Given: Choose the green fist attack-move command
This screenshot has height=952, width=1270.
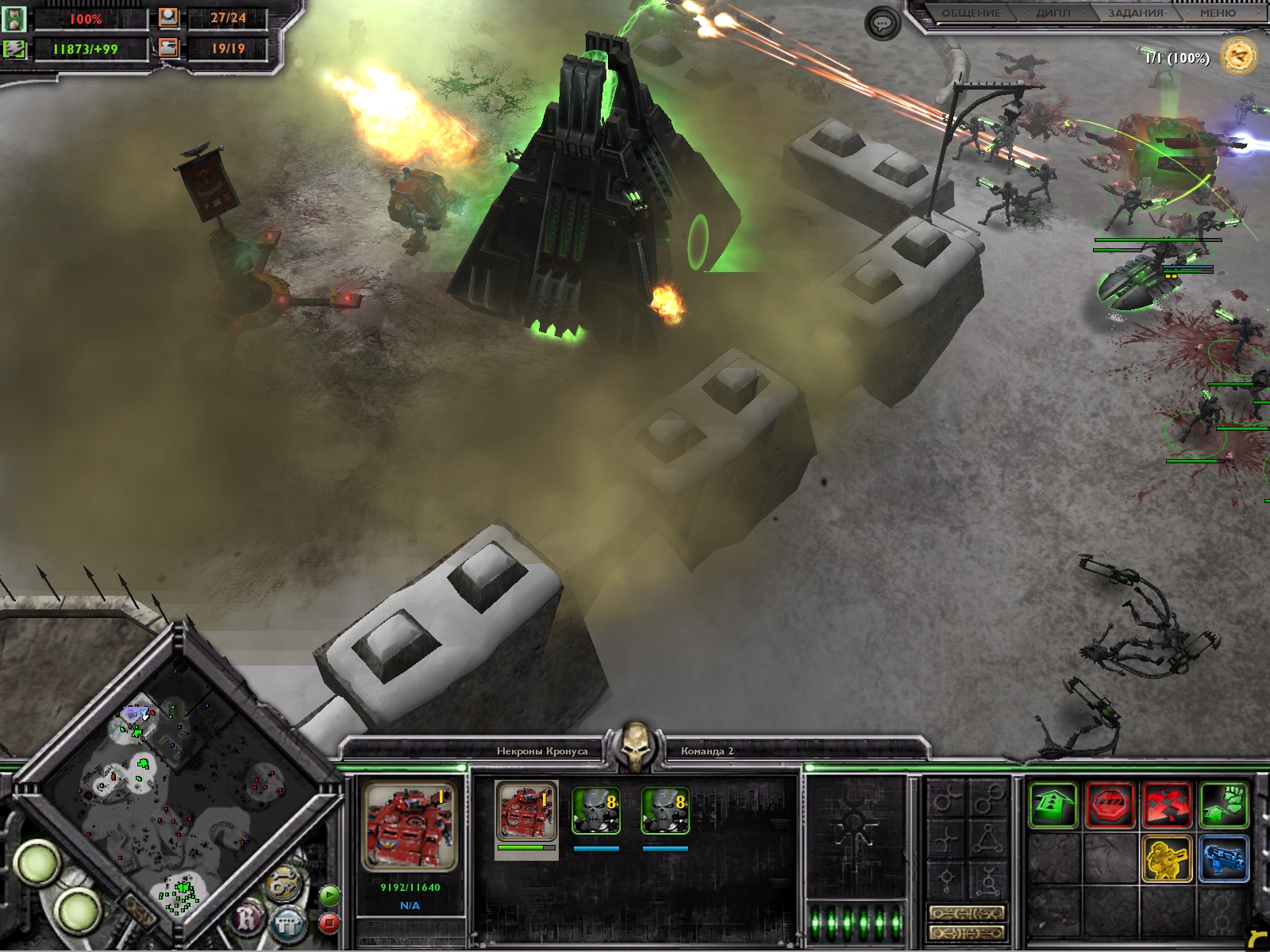Looking at the screenshot, I should pos(1224,805).
